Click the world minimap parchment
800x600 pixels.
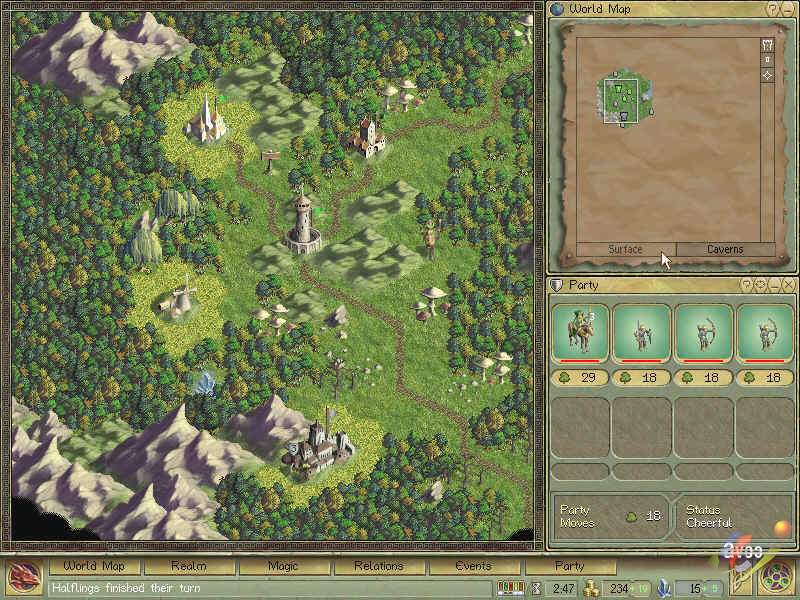660,140
